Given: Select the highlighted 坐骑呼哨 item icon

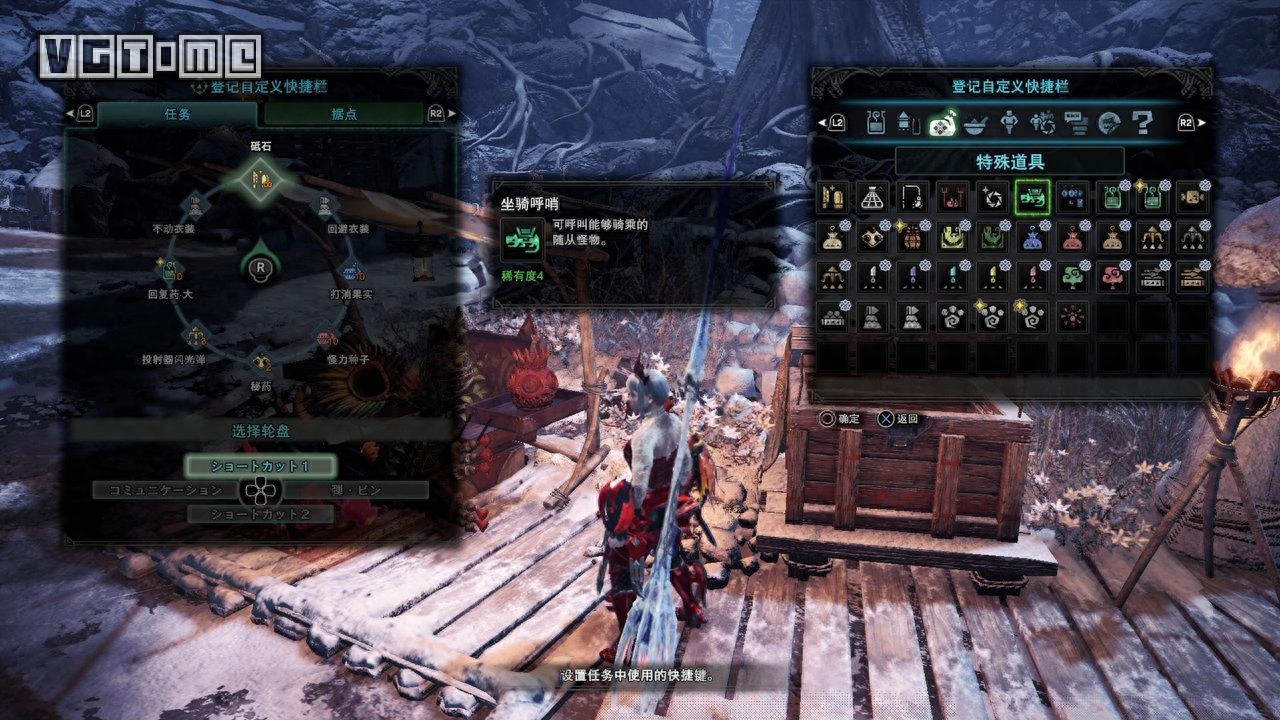Looking at the screenshot, I should point(1032,196).
